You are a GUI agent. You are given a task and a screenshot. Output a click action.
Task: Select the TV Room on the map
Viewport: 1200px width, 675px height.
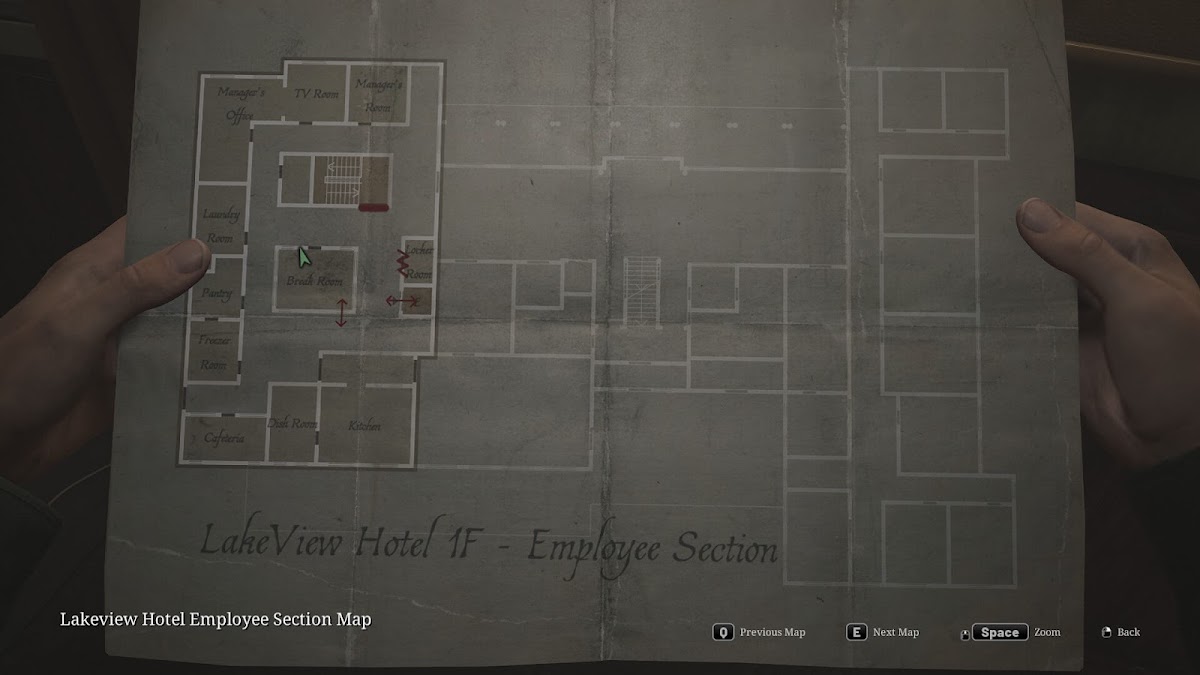coord(316,95)
